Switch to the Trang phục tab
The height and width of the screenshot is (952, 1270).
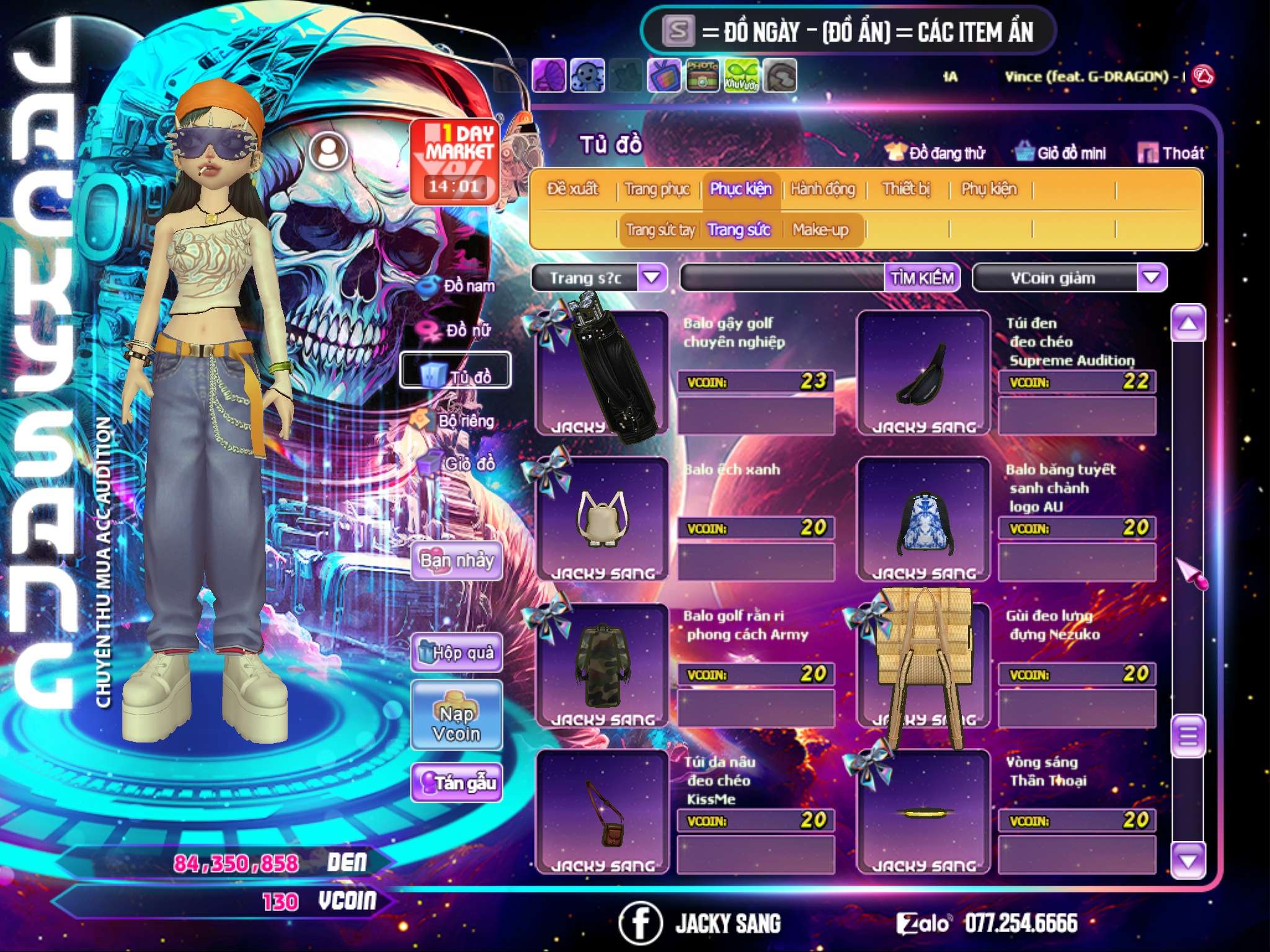[657, 189]
